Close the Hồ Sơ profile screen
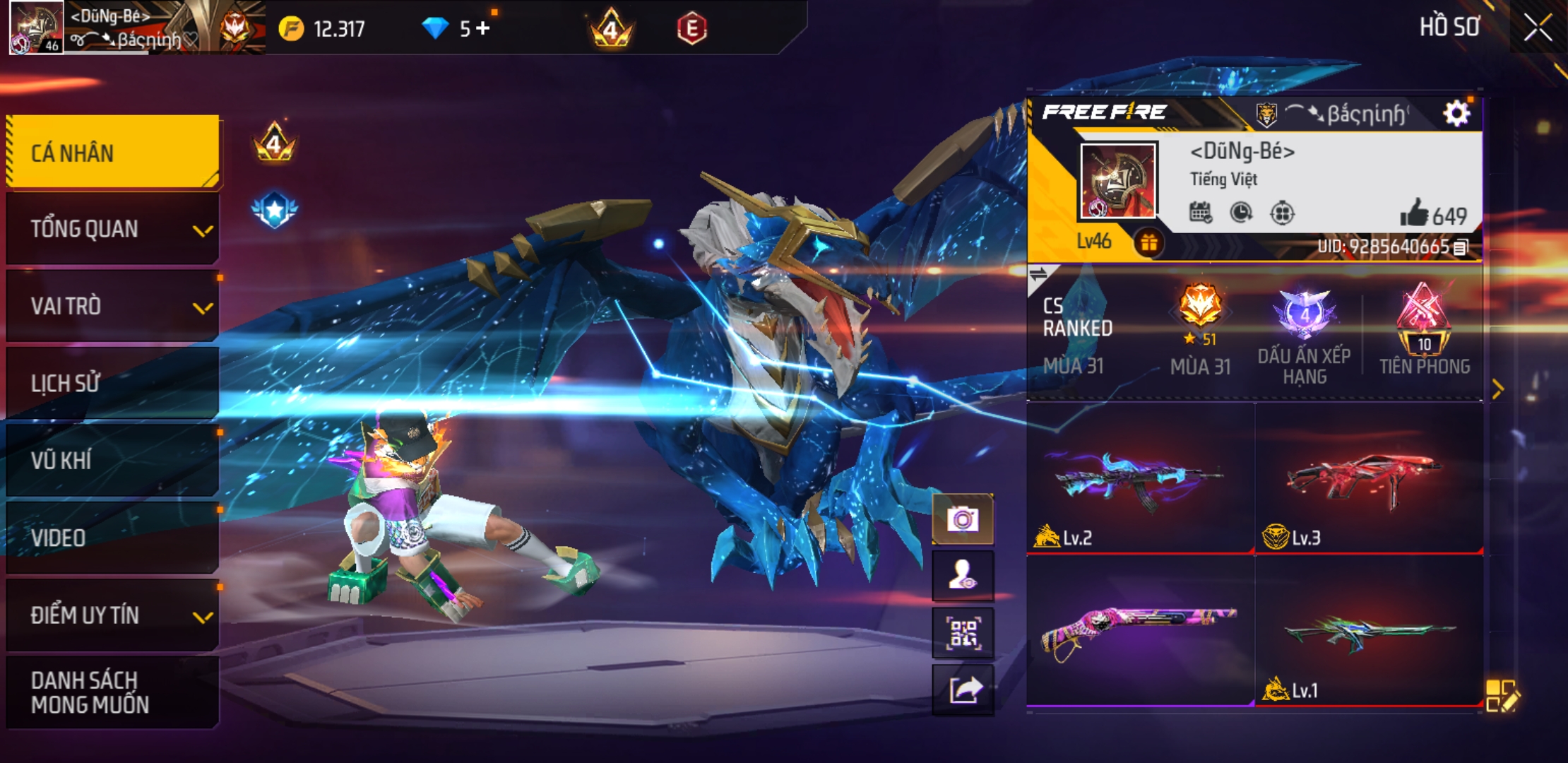The image size is (1568, 763). pos(1538,28)
